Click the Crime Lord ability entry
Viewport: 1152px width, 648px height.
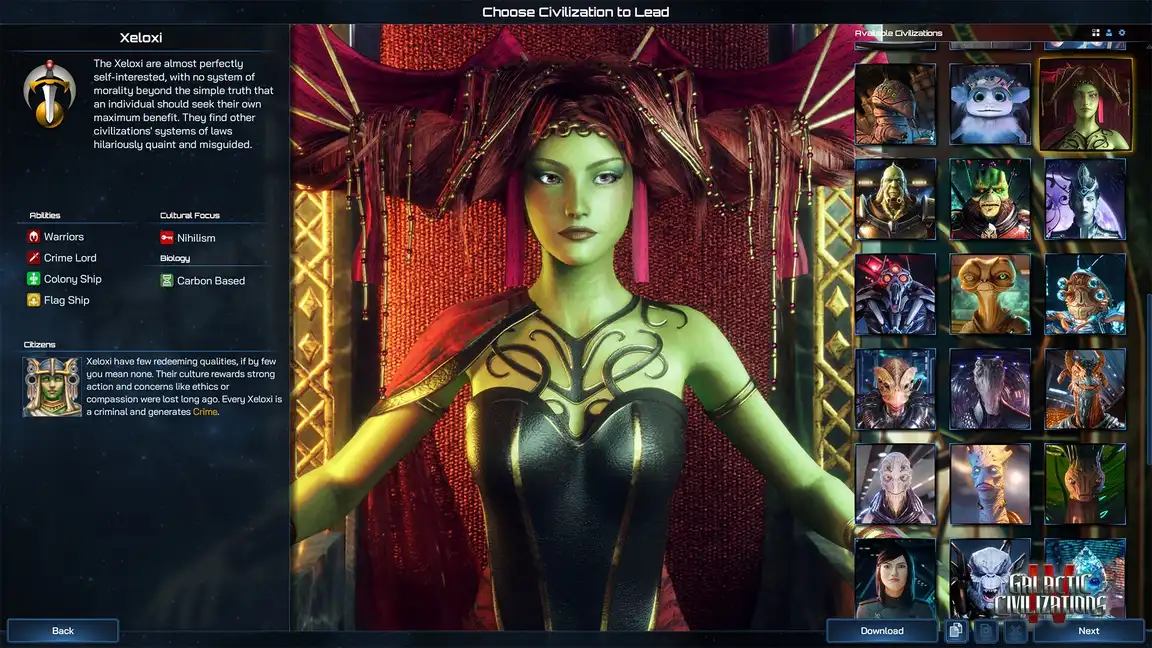[69, 258]
